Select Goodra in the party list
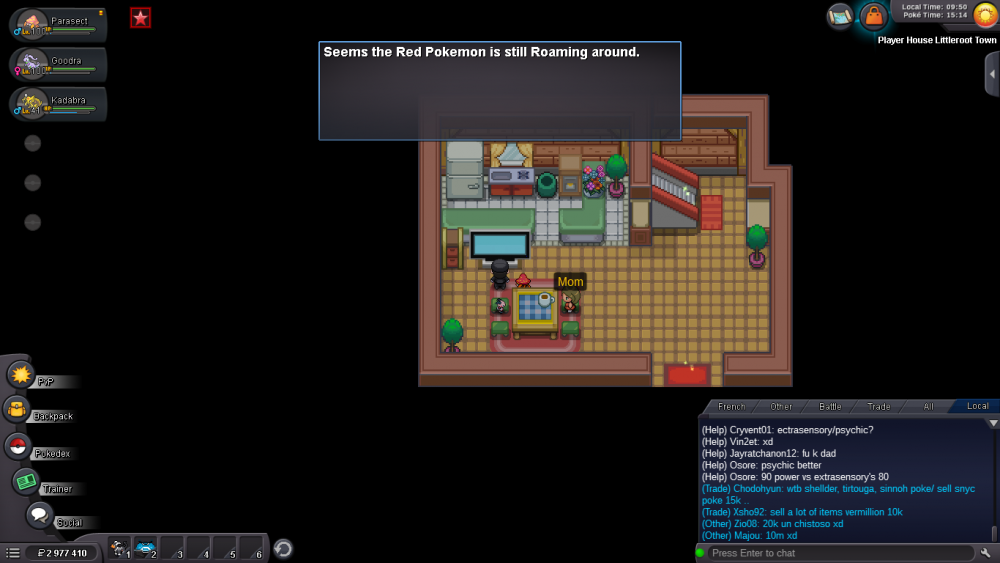This screenshot has height=563, width=1000. pyautogui.click(x=58, y=65)
